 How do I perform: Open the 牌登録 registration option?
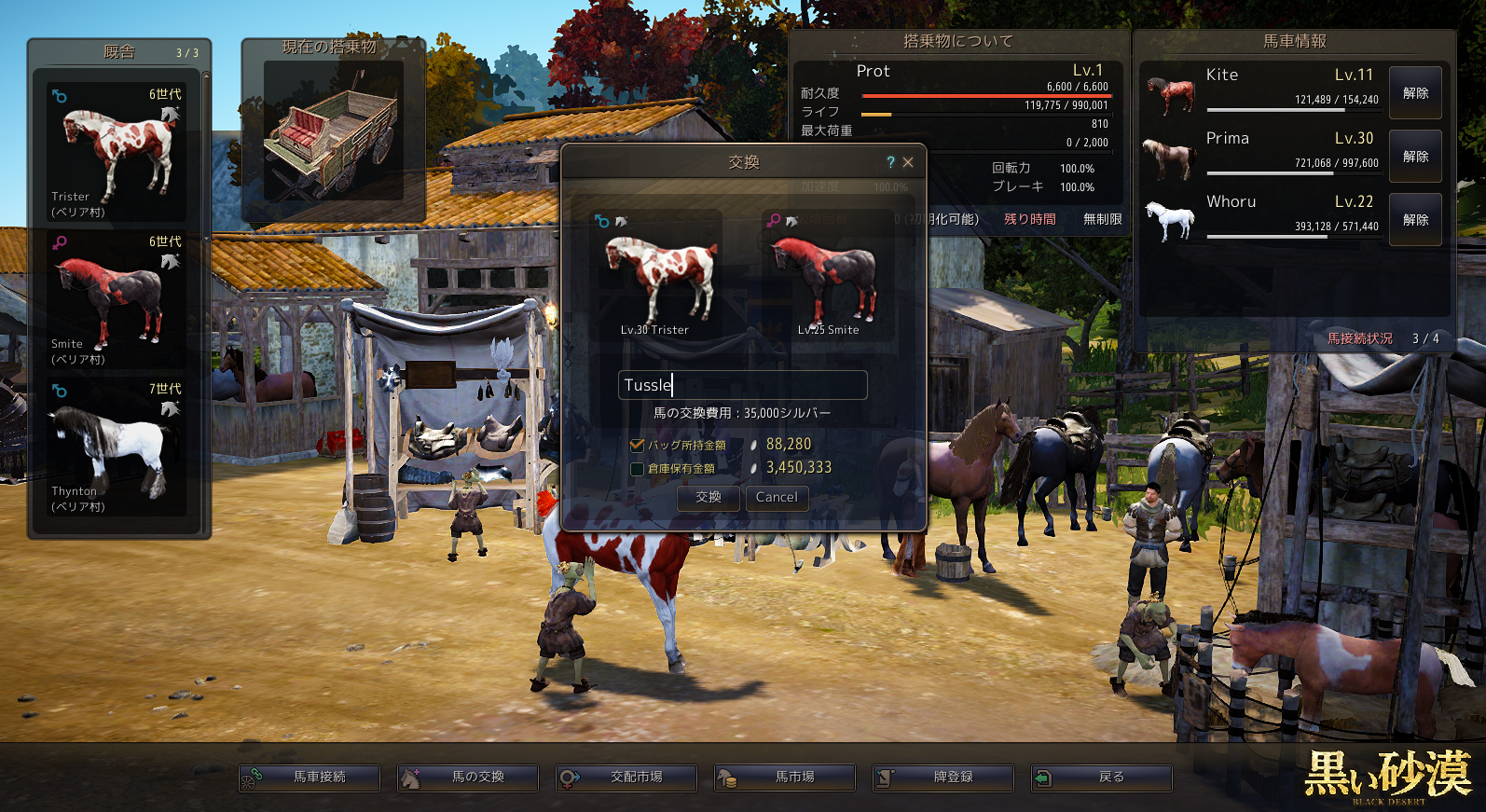tap(943, 778)
